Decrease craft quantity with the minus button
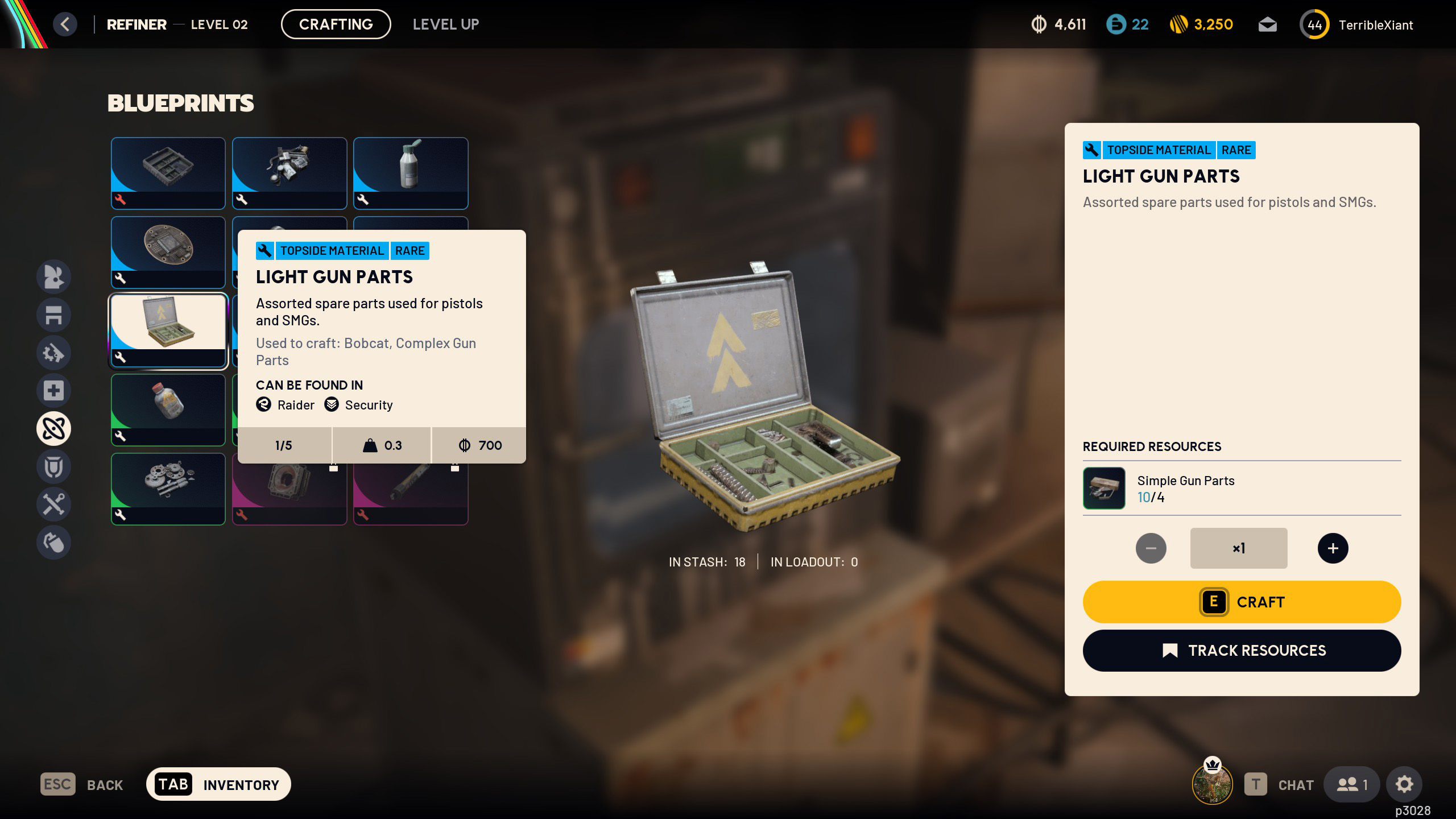This screenshot has height=819, width=1456. [1151, 548]
